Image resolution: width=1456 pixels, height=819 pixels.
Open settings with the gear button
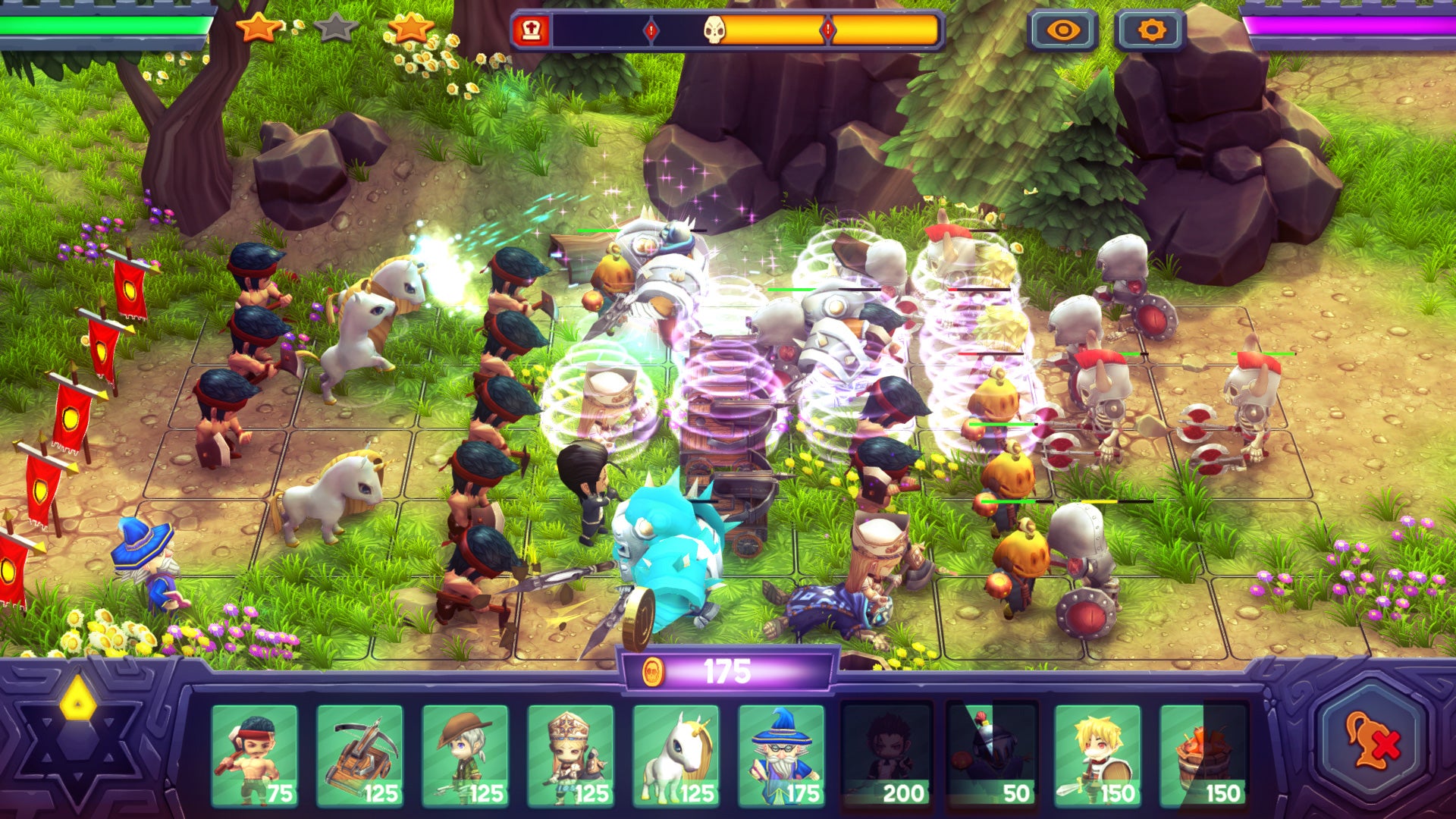(x=1150, y=30)
